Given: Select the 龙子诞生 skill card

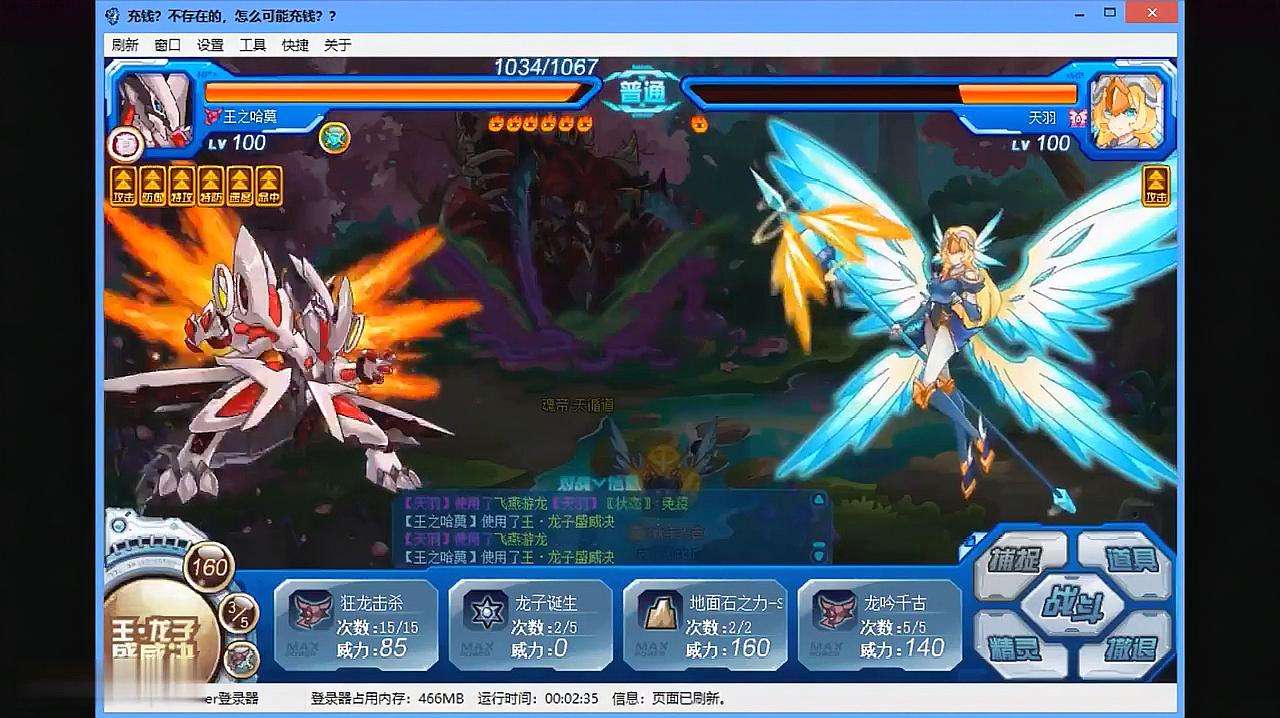Looking at the screenshot, I should point(530,625).
